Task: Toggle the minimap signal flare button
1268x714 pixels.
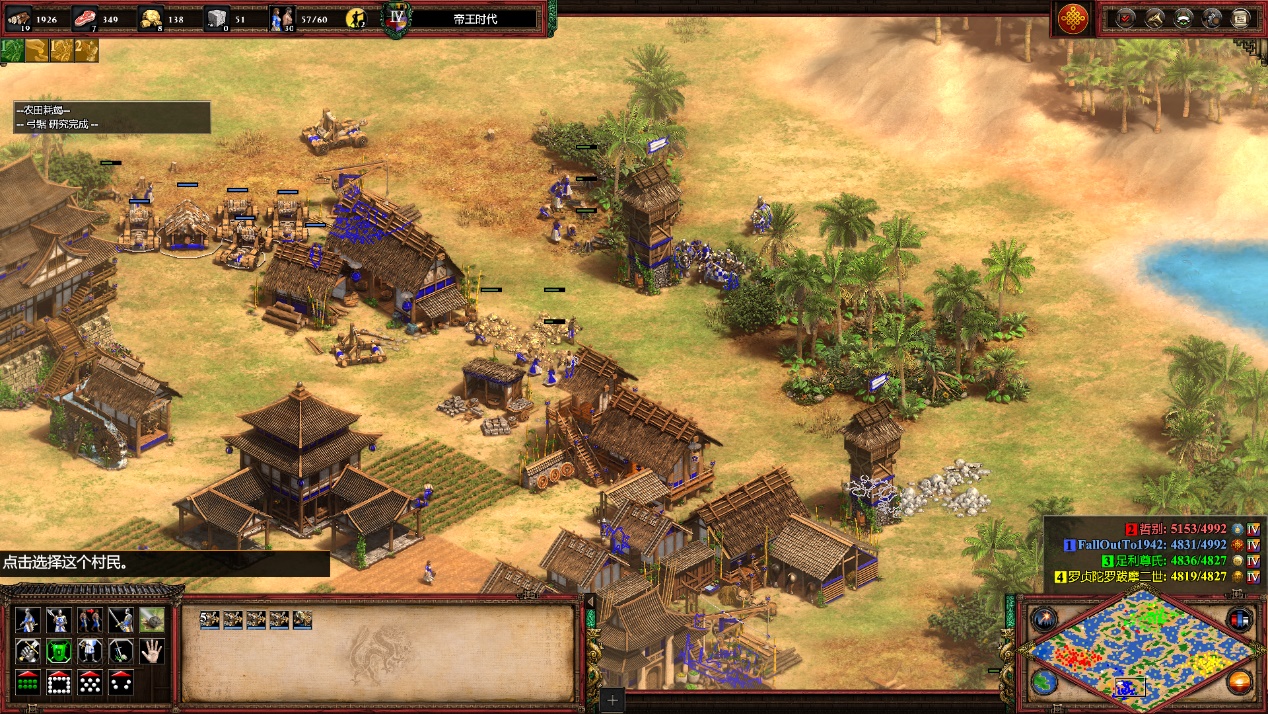Action: click(x=1045, y=620)
